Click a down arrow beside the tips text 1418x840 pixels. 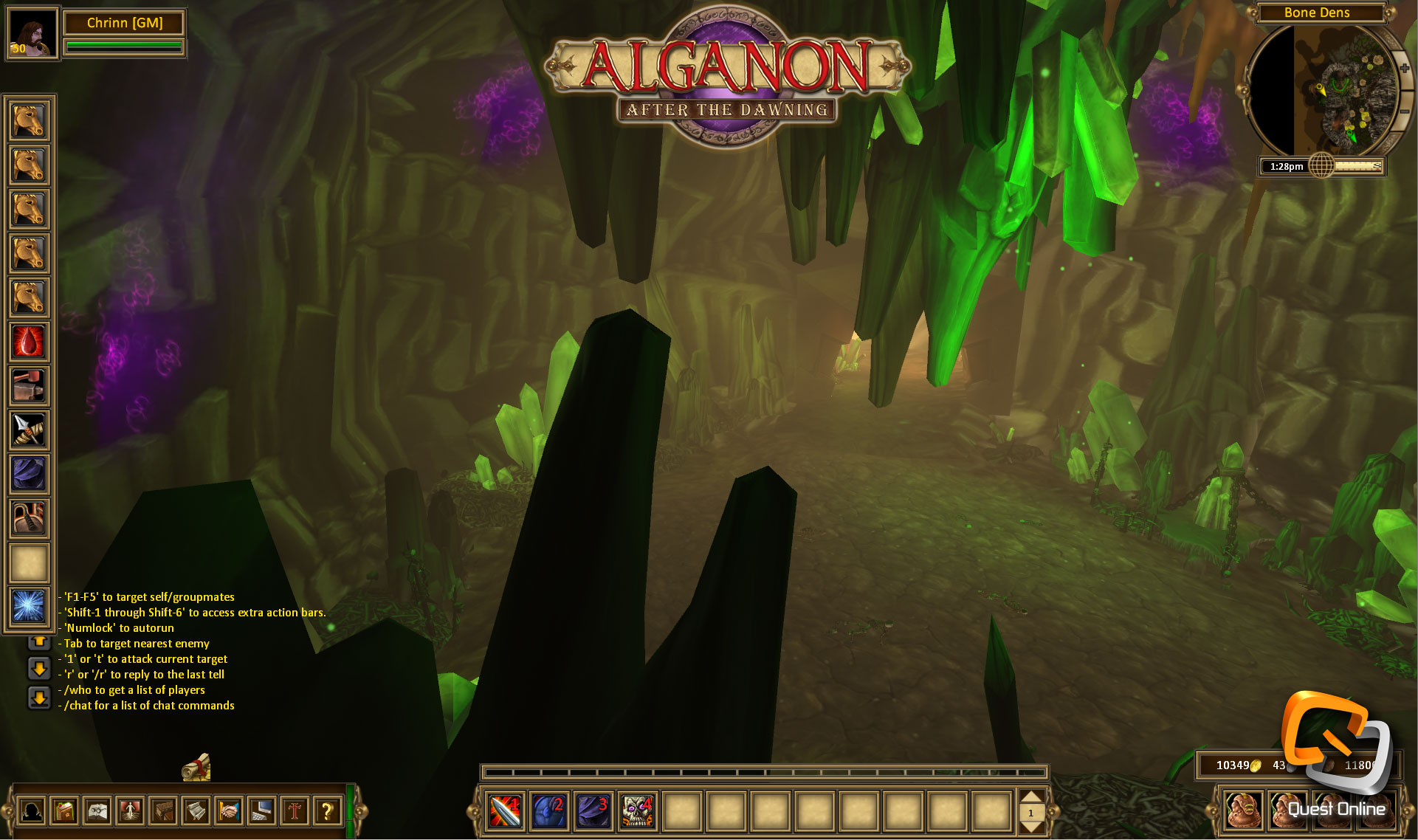tap(38, 668)
